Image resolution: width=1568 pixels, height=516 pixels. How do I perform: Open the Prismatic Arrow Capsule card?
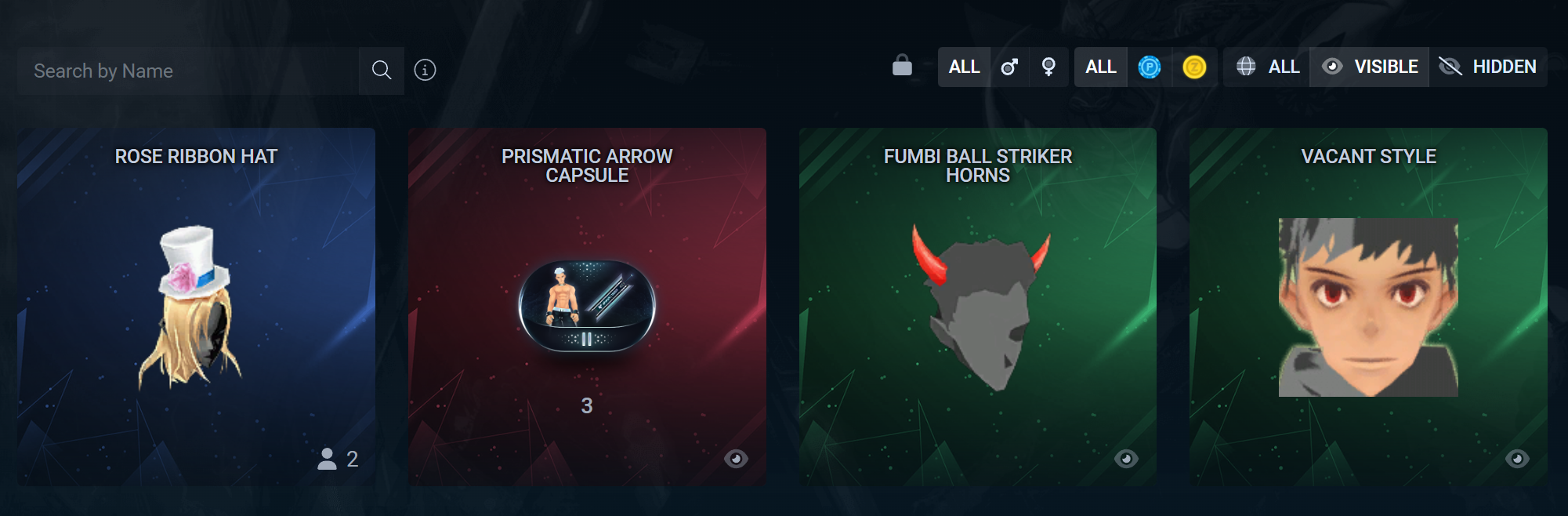tap(587, 306)
